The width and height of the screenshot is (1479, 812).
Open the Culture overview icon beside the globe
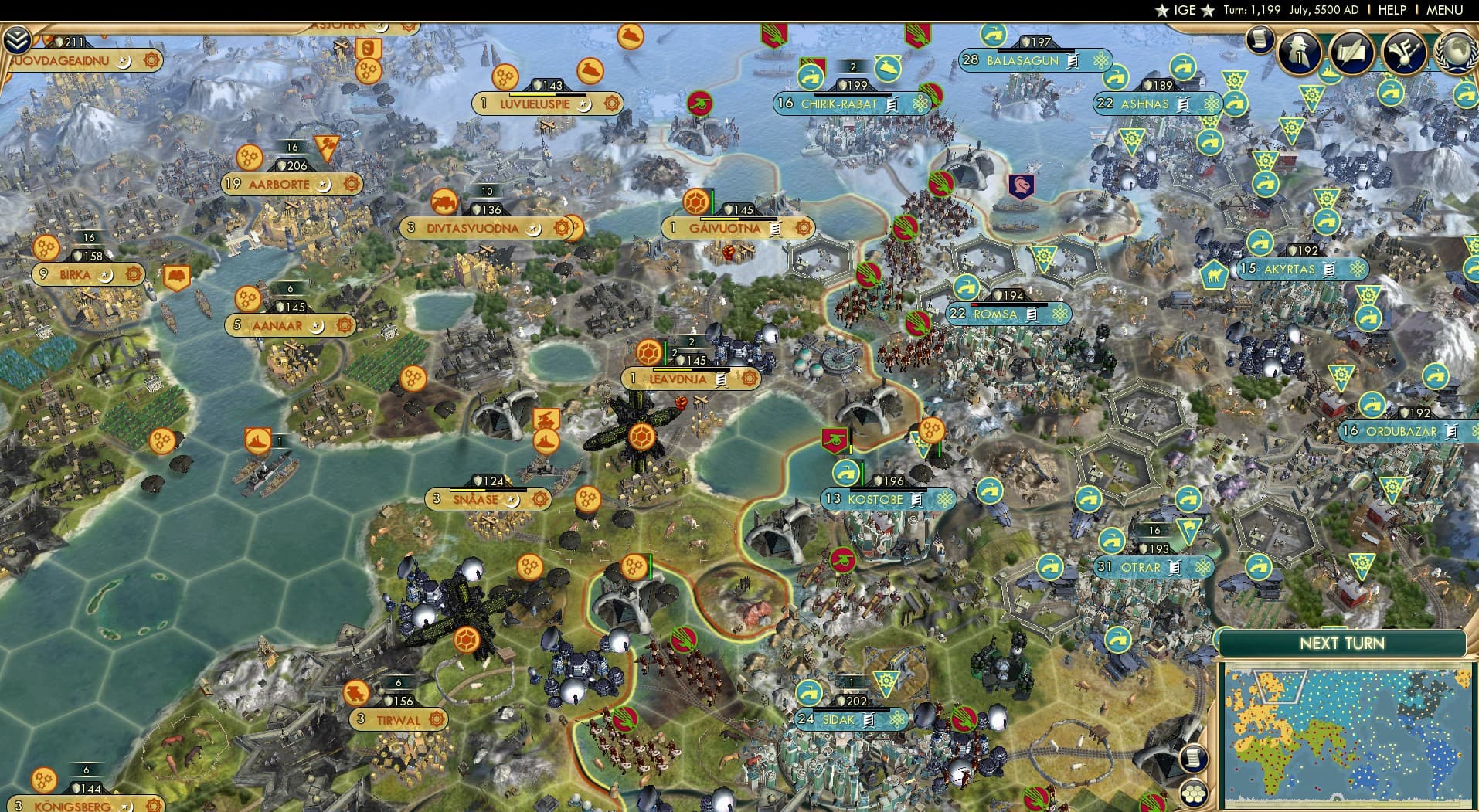(1405, 52)
